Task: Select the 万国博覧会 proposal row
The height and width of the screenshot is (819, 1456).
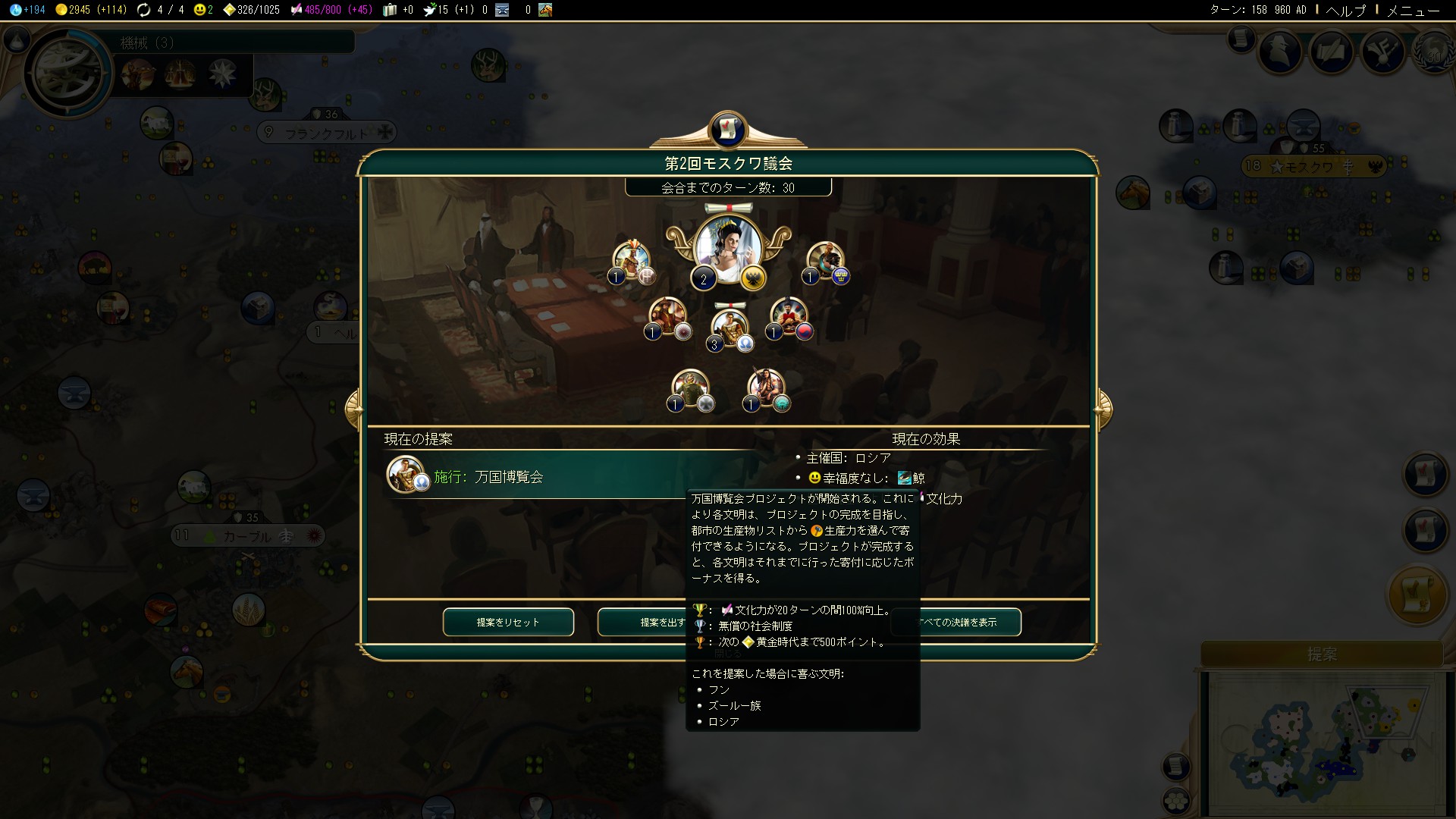Action: [569, 477]
